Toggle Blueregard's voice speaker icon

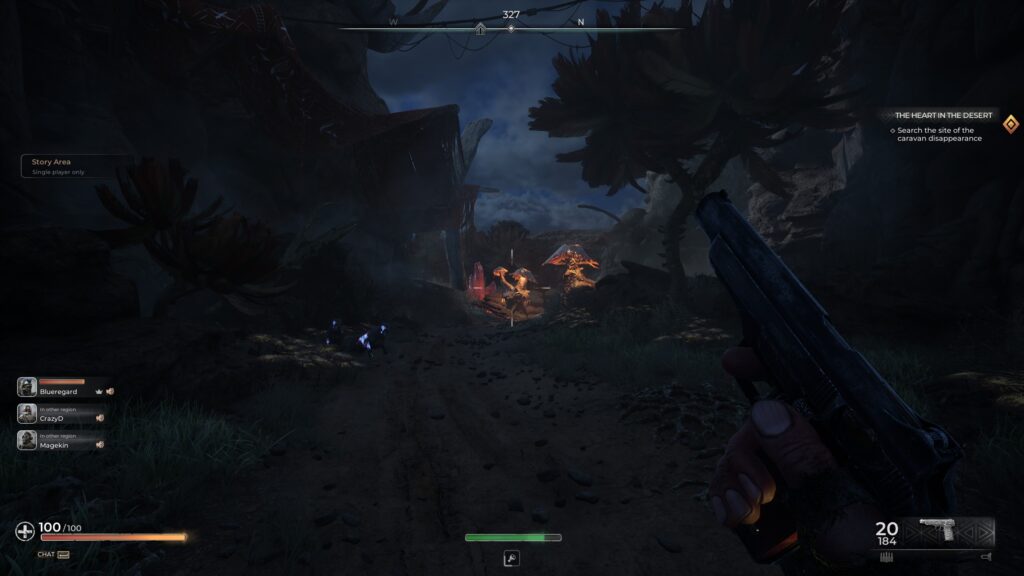click(111, 392)
